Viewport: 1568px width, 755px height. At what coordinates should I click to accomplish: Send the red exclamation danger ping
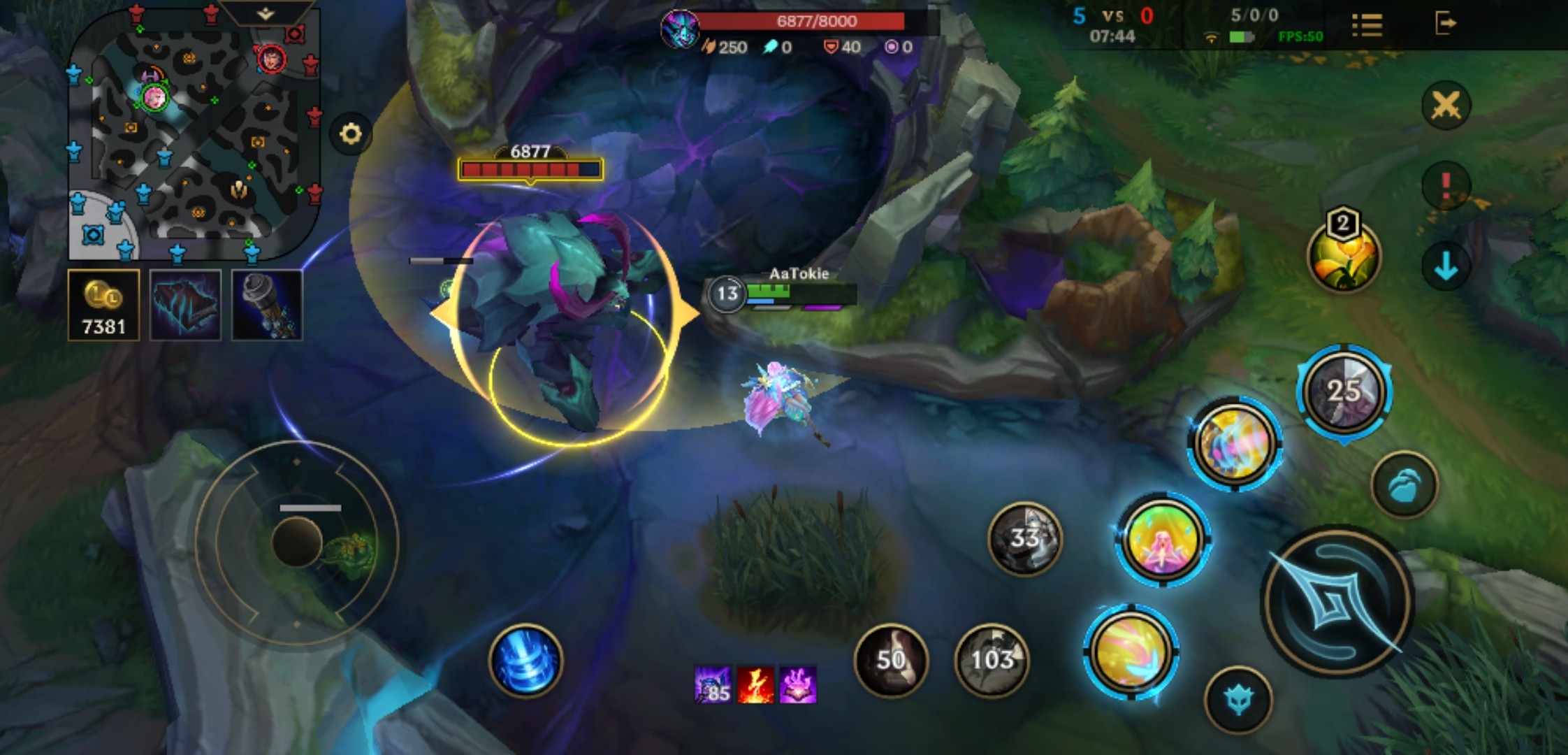point(1446,185)
